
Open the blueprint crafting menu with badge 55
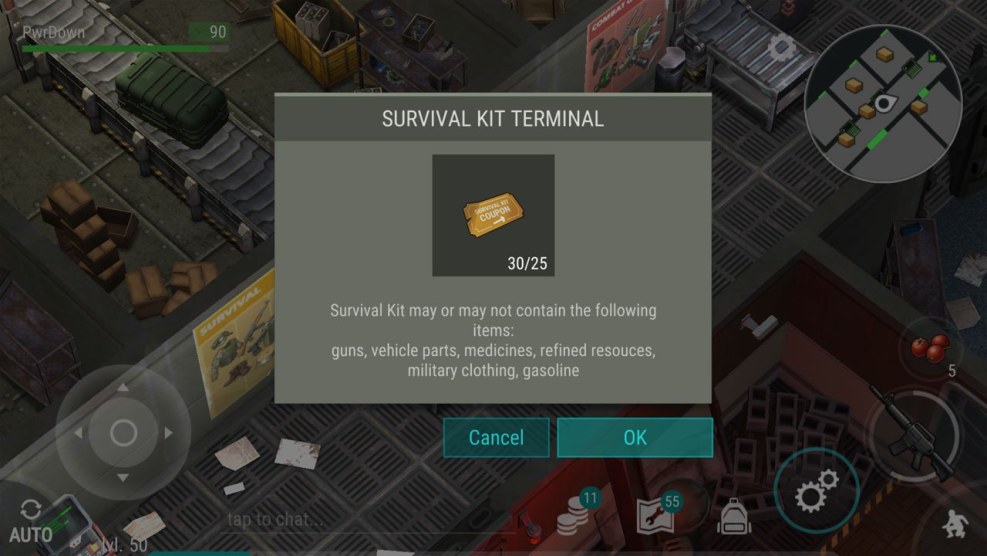[655, 516]
